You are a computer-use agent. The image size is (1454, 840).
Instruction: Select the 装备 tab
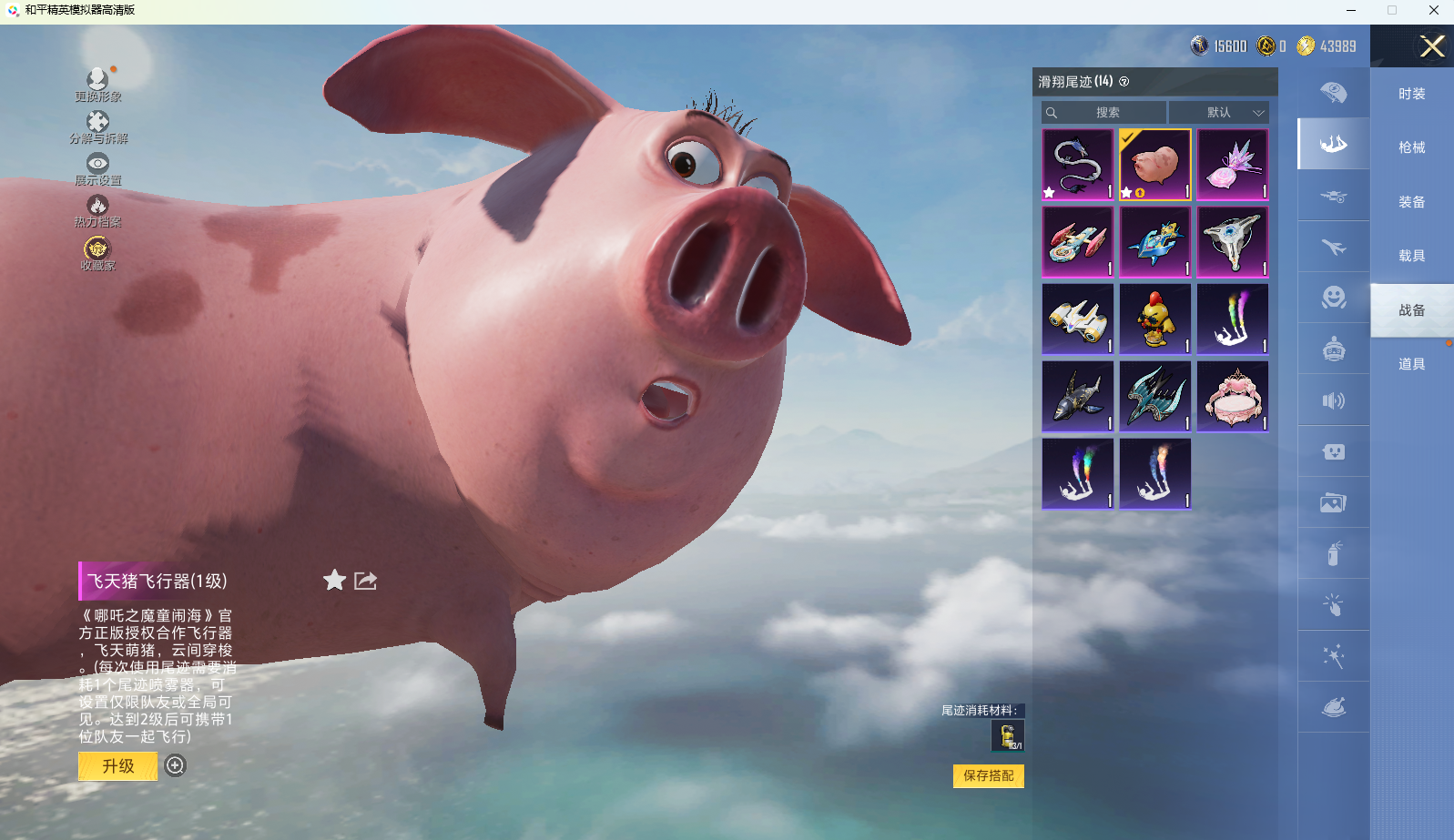point(1411,202)
